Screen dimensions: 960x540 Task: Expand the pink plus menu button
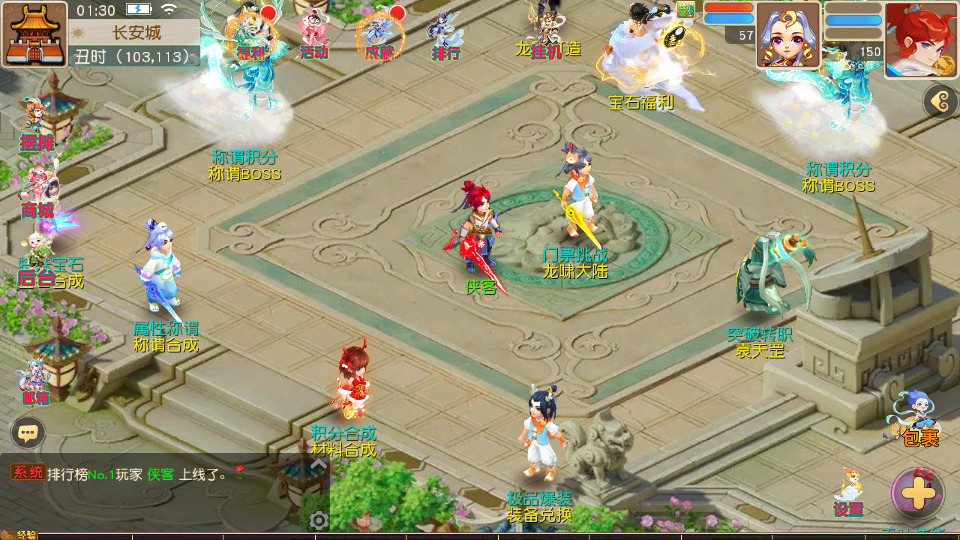point(917,491)
